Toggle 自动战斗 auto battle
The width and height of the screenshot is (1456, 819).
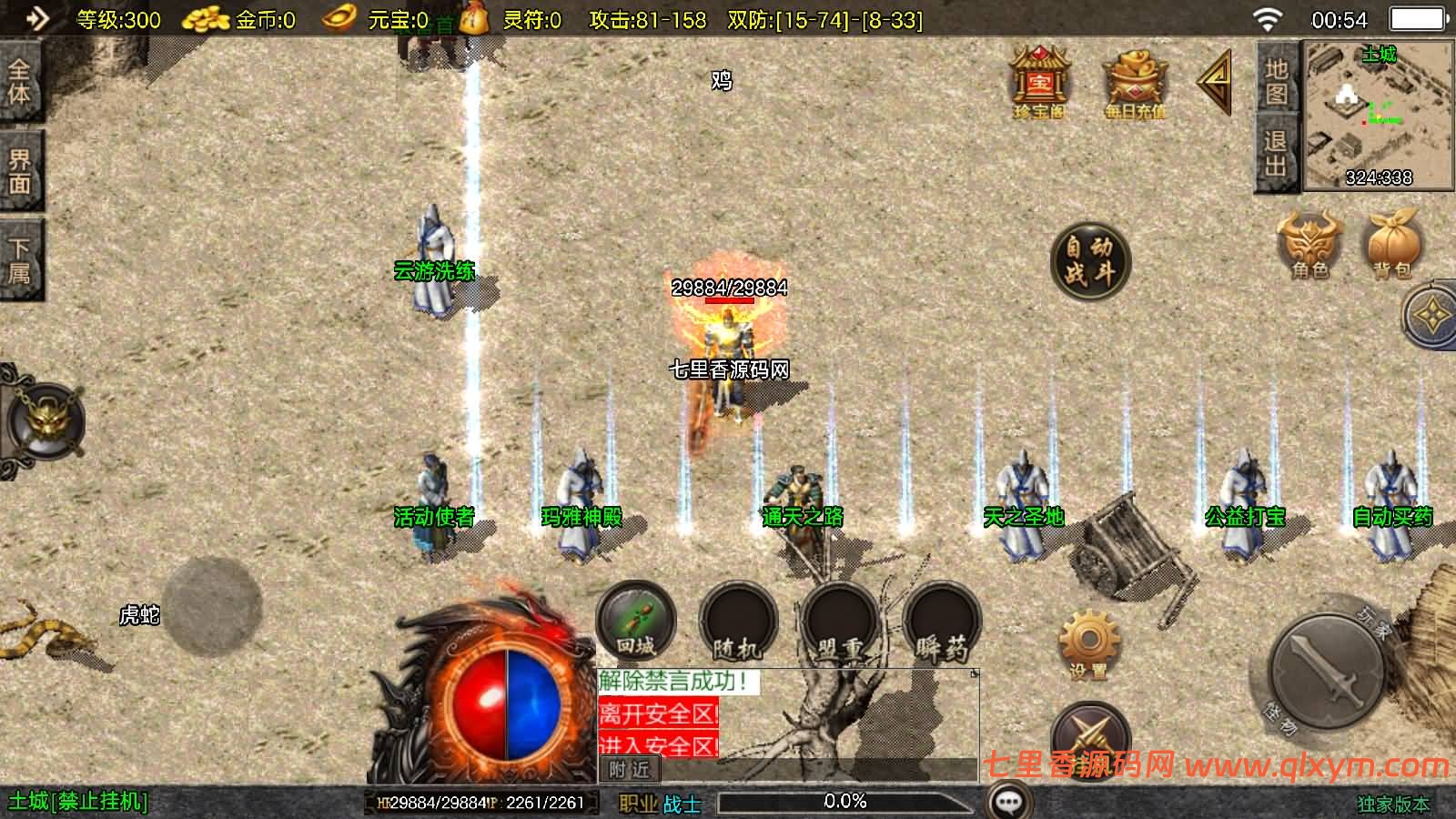[x=1089, y=261]
